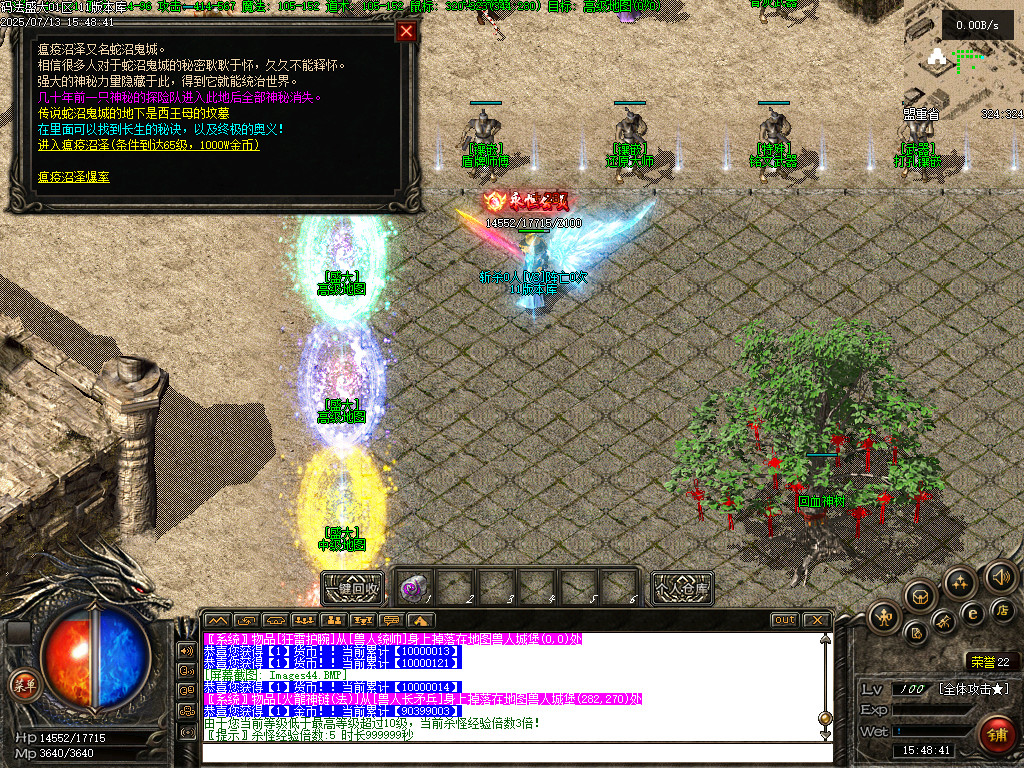Open the bag inventory icon
The width and height of the screenshot is (1024, 768).
click(x=920, y=597)
